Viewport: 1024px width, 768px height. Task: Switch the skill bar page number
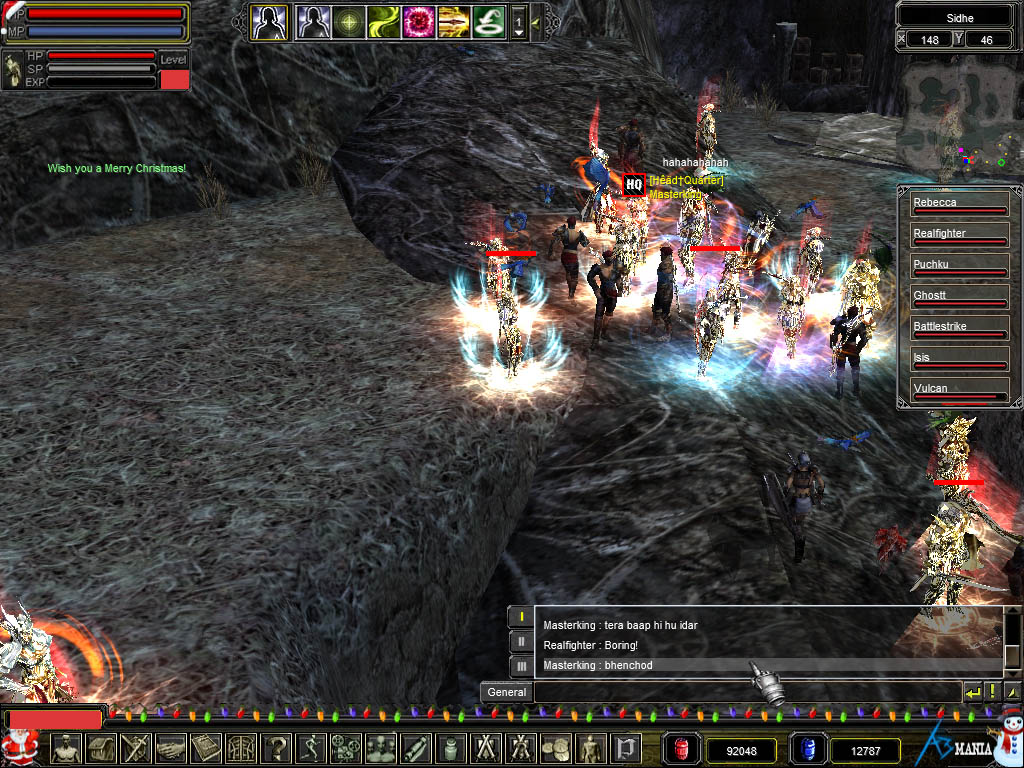tap(518, 21)
